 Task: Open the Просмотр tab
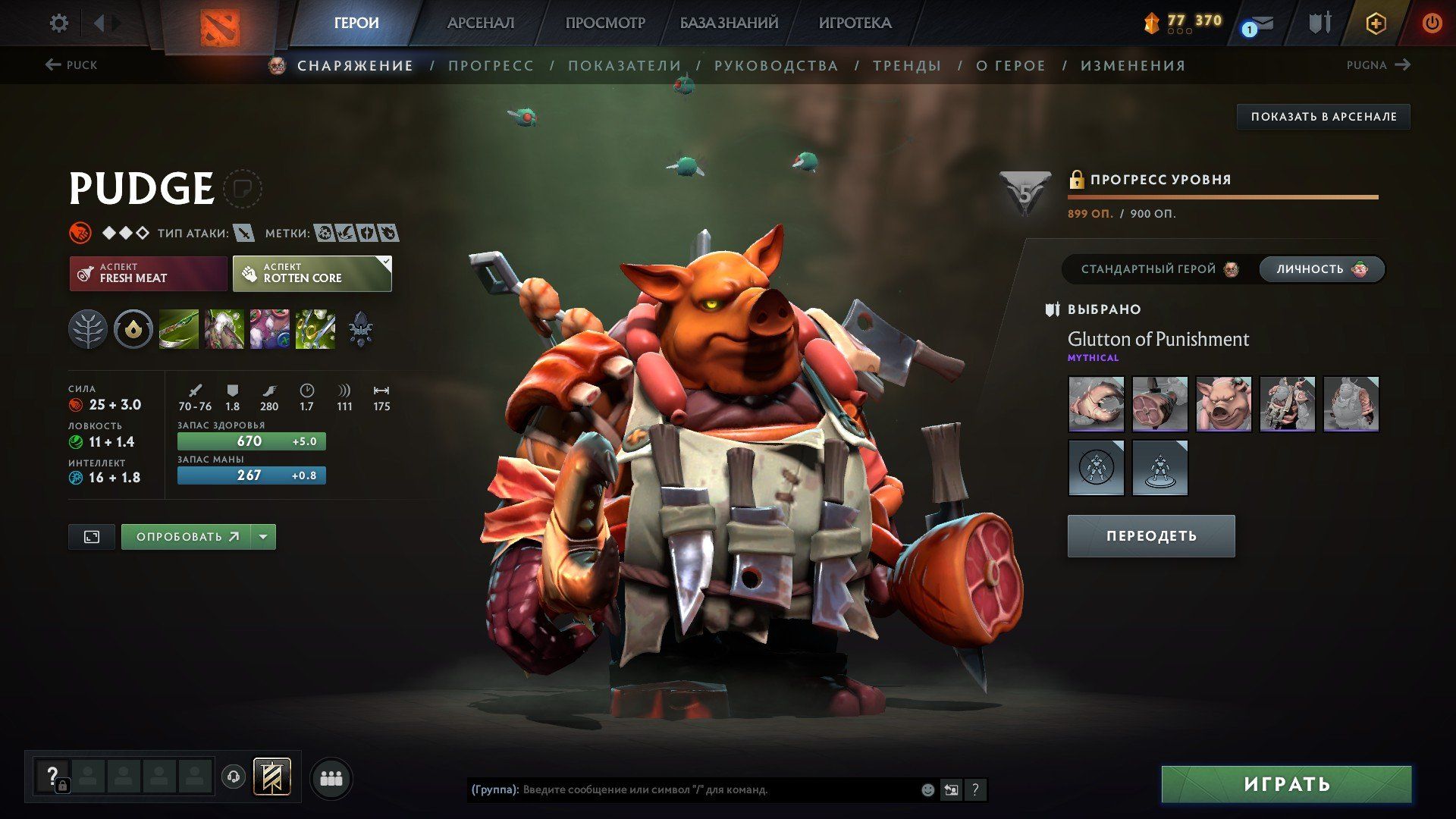click(x=604, y=24)
